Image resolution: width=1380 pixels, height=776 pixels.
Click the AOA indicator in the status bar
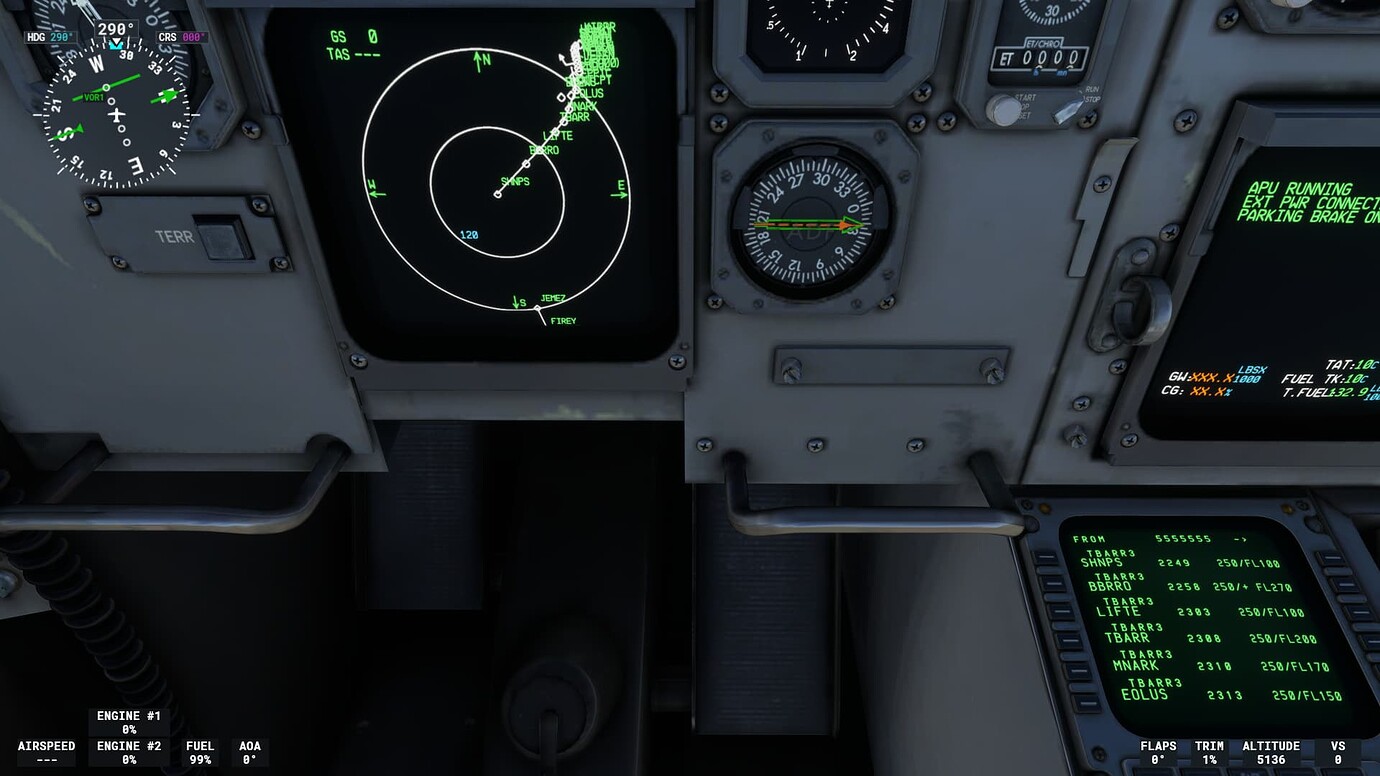click(x=250, y=751)
